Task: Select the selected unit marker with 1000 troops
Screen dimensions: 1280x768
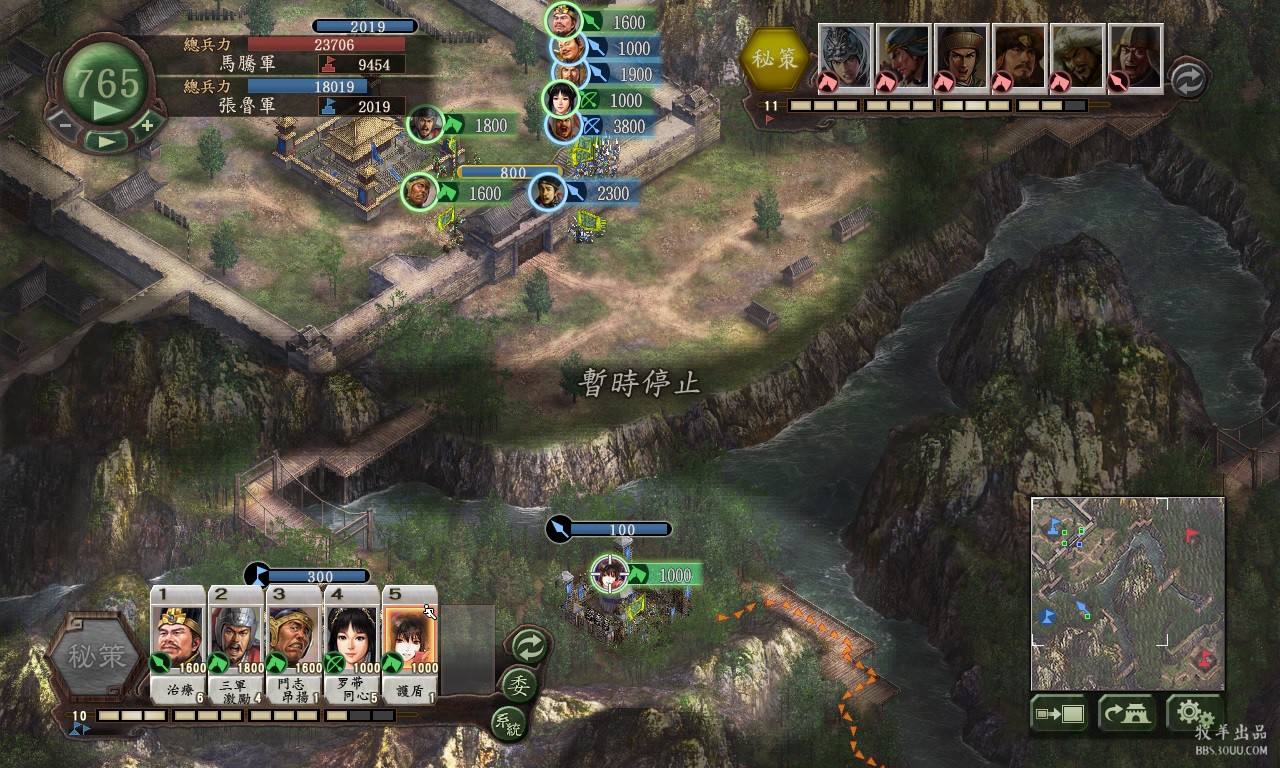Action: (x=607, y=574)
